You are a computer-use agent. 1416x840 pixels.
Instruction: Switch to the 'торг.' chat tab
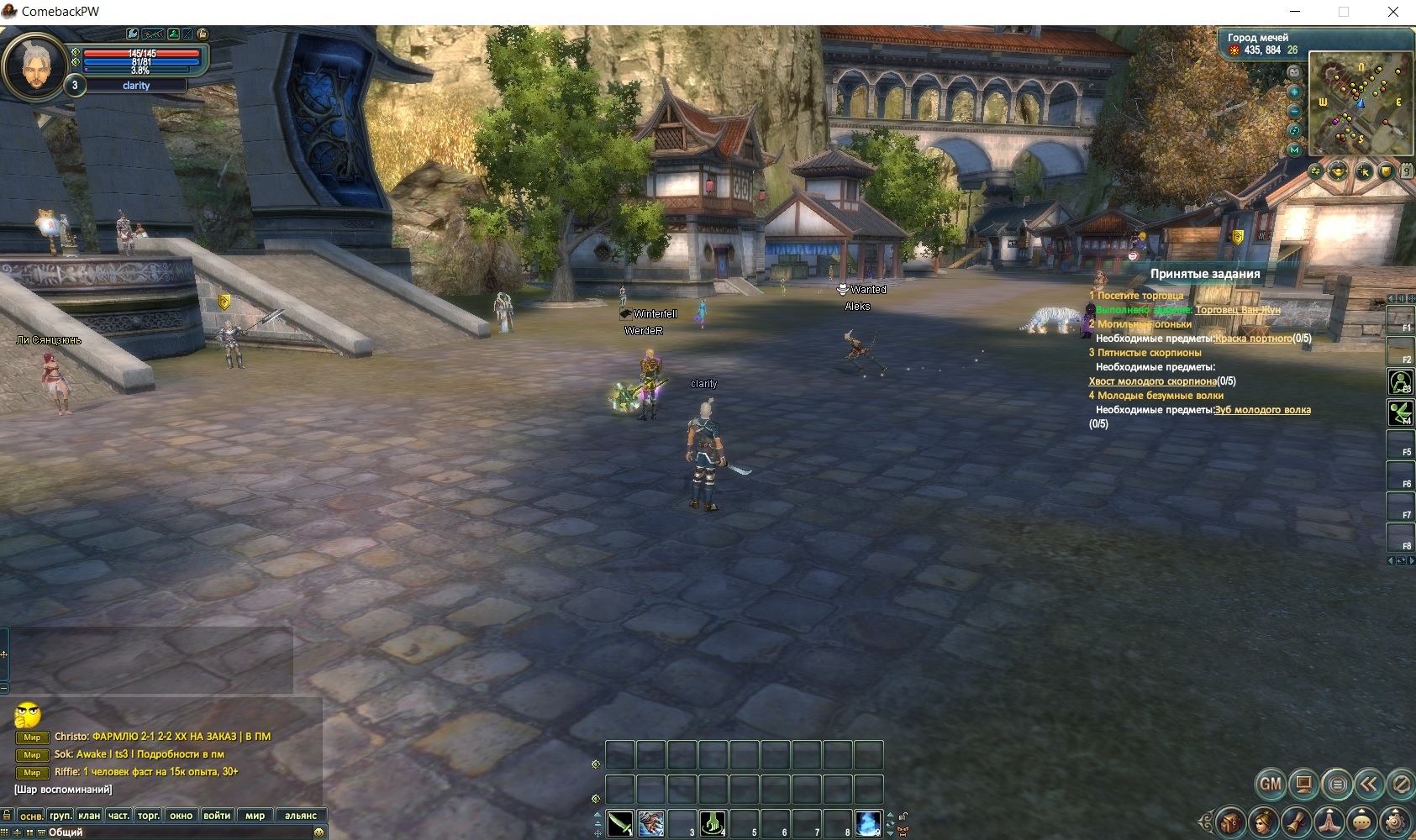[x=148, y=816]
